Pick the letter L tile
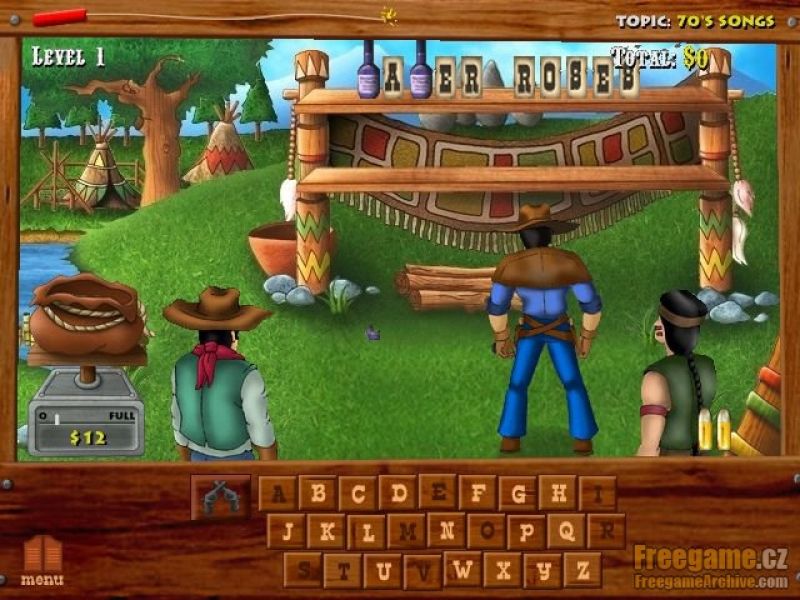Screen dimensions: 800x600 coord(367,531)
